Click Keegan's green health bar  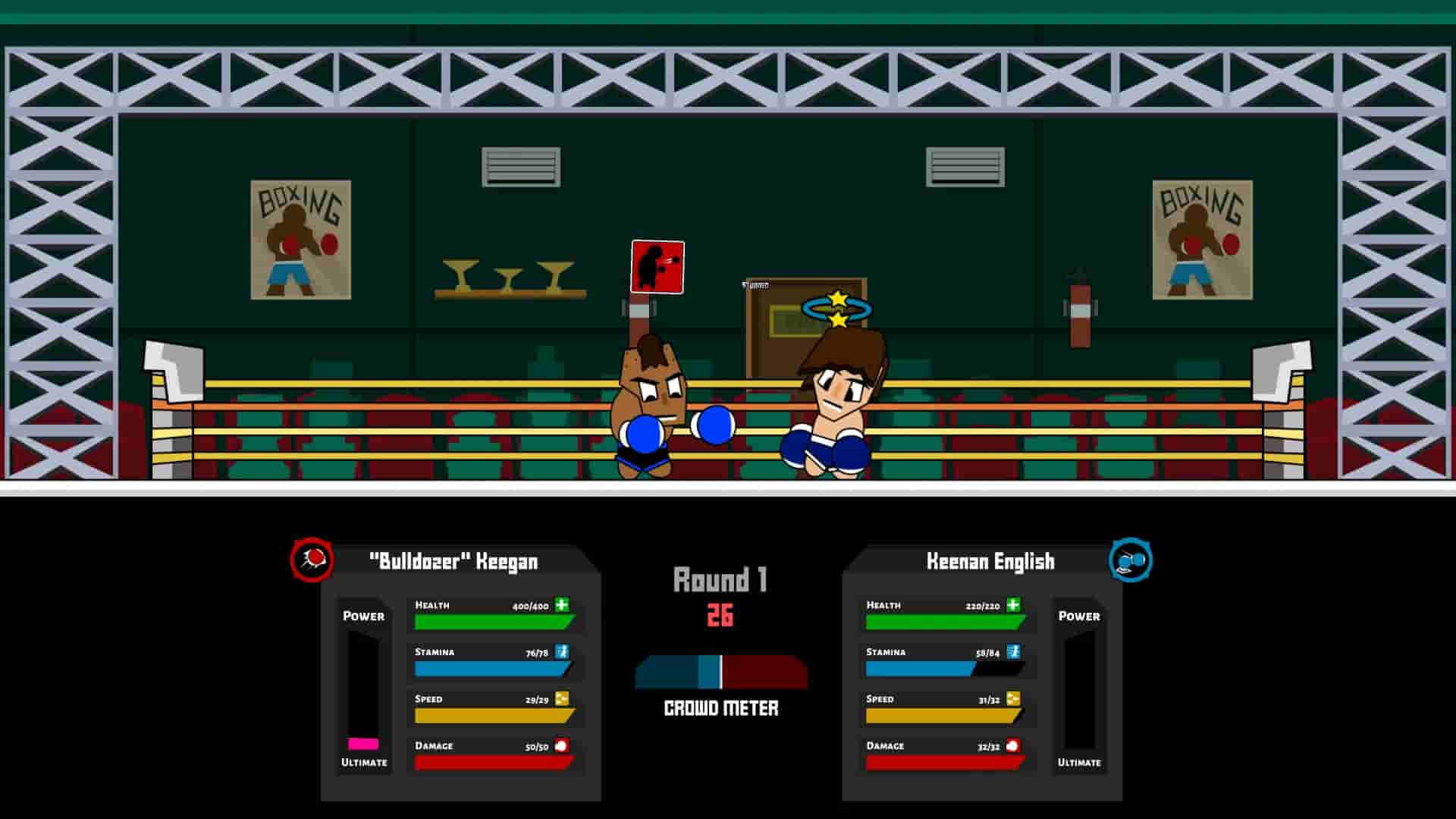coord(489,620)
